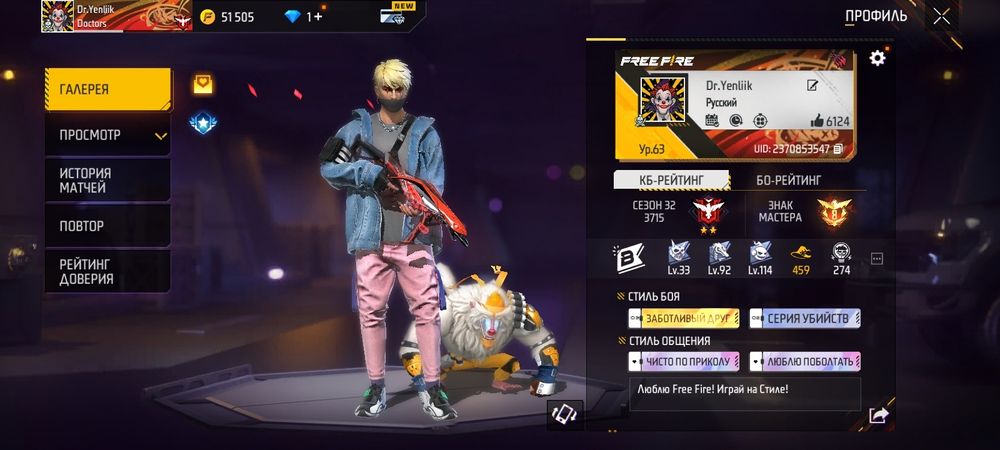
Task: Show more stats via the ellipsis button
Action: point(877,258)
